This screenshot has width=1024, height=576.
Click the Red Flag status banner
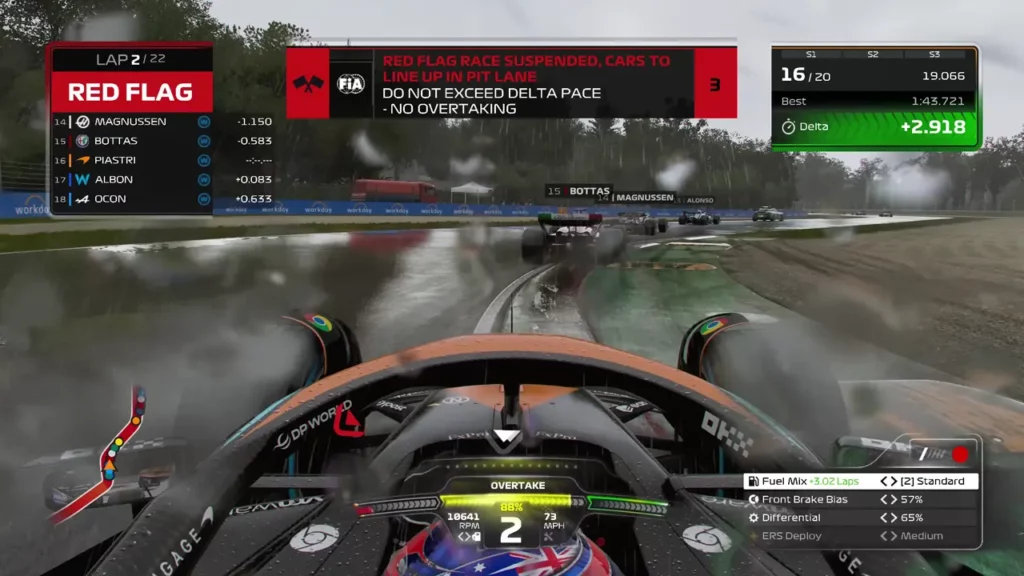[x=131, y=93]
